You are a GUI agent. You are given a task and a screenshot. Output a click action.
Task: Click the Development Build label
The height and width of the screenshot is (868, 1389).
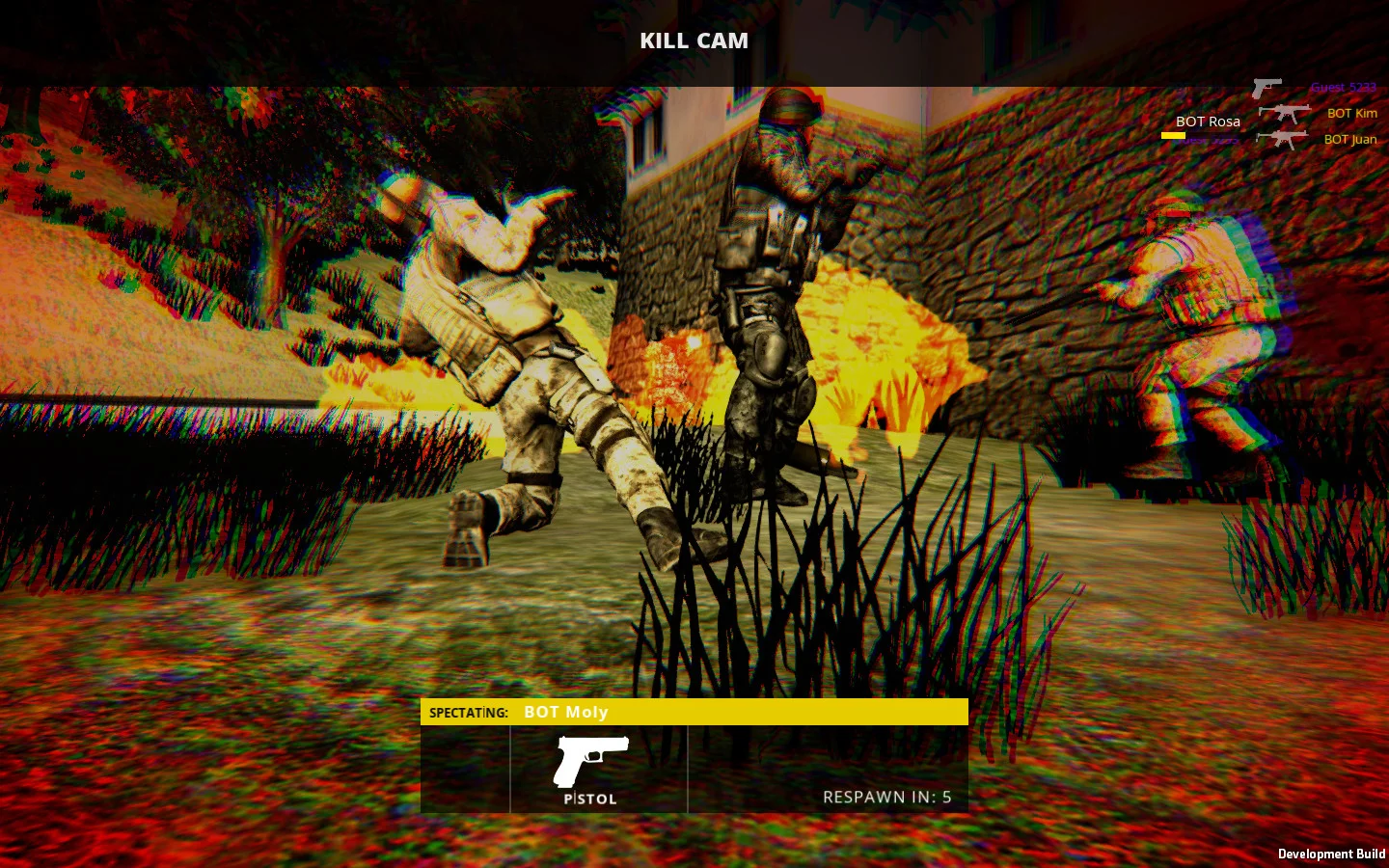point(1329,854)
